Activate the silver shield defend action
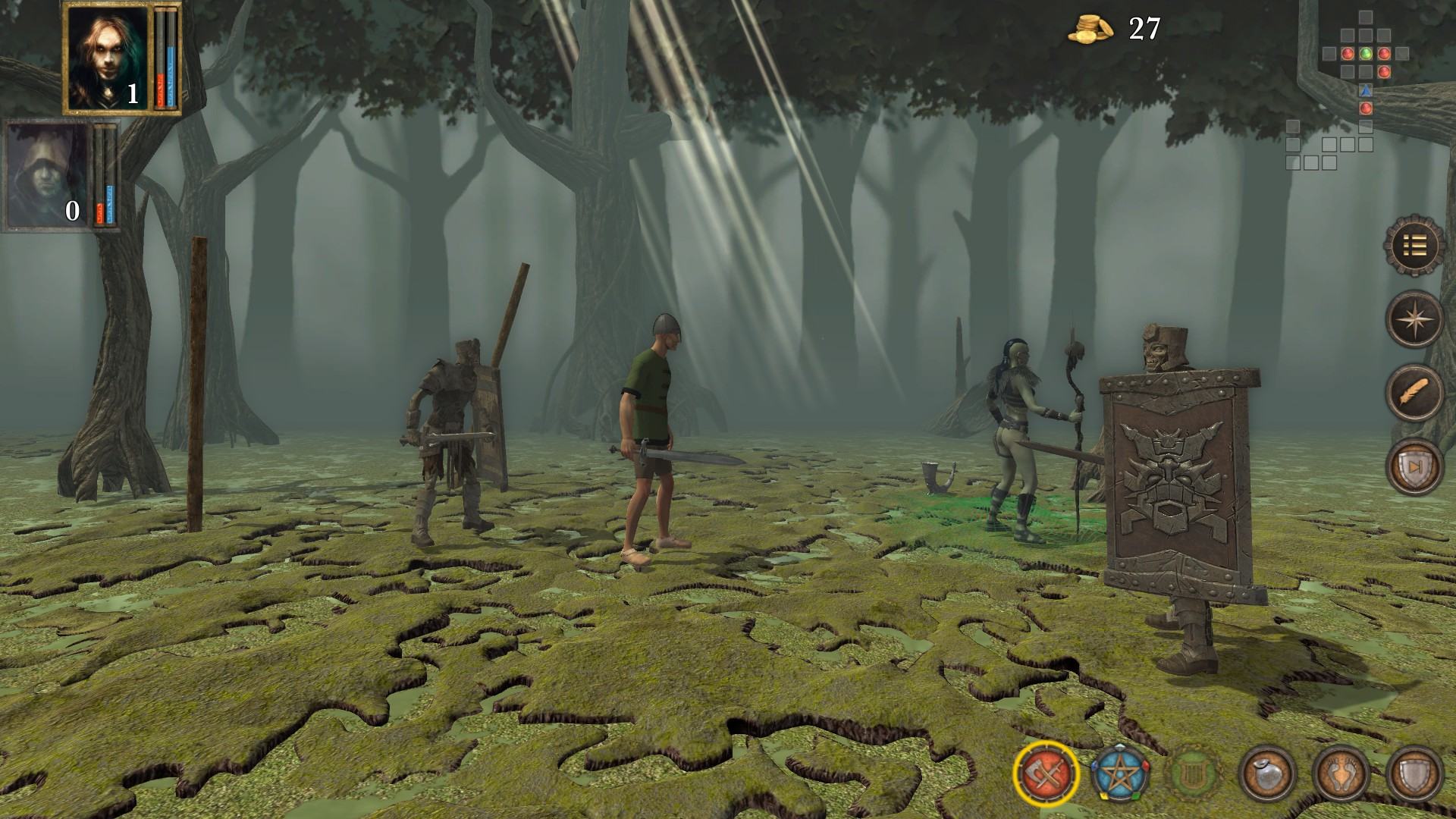Image resolution: width=1456 pixels, height=819 pixels. (1414, 774)
